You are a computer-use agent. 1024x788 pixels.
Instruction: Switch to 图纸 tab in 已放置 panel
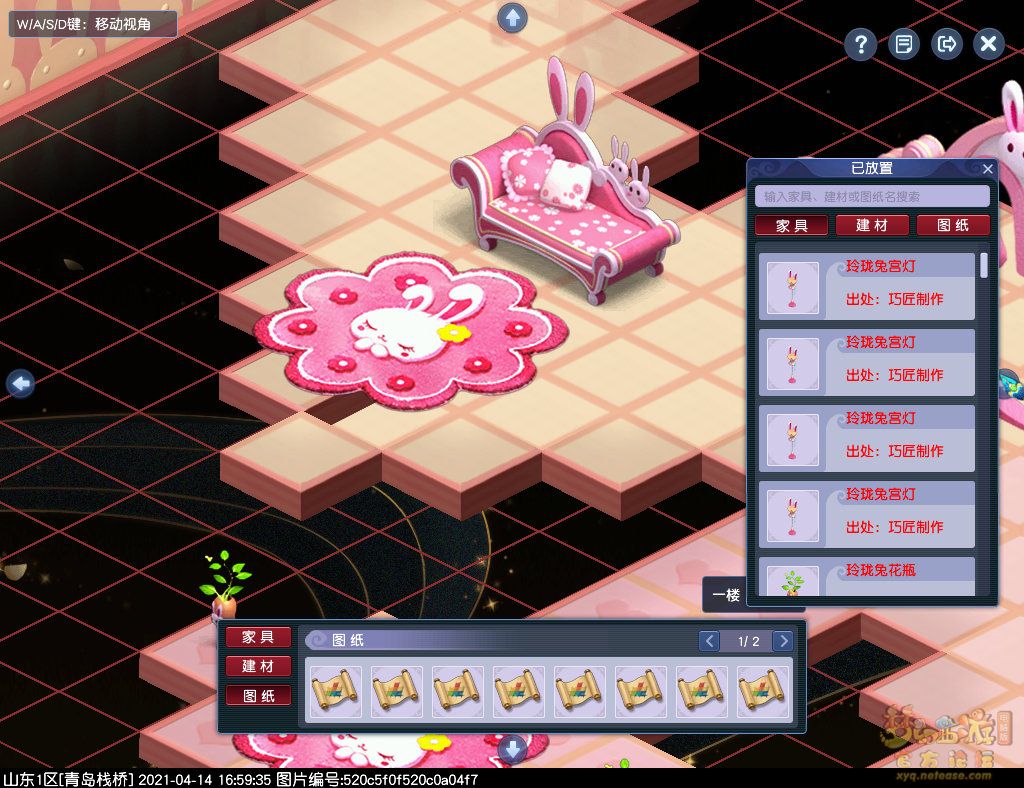953,226
